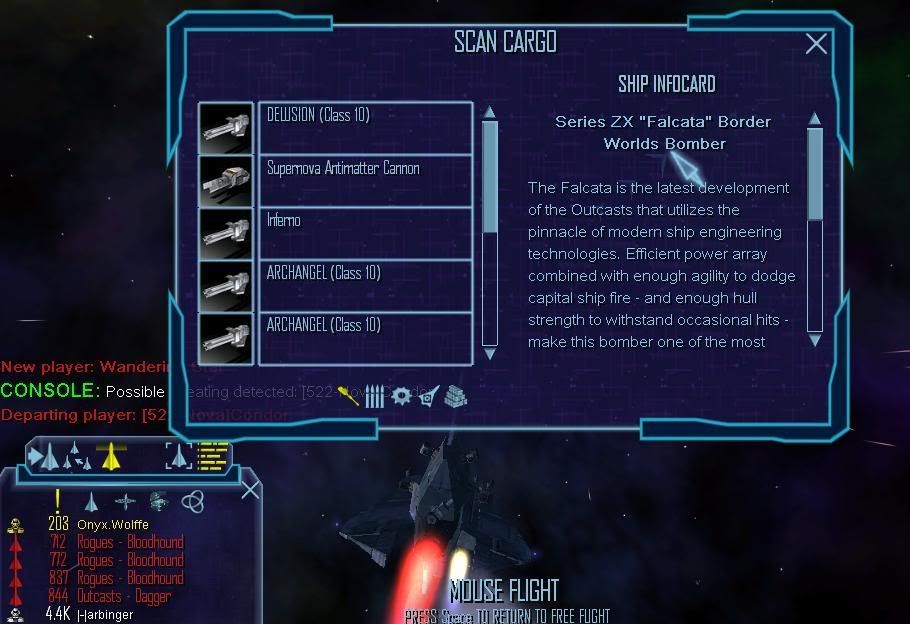
Task: Click the cargo list scroll-down arrow
Action: click(x=489, y=352)
